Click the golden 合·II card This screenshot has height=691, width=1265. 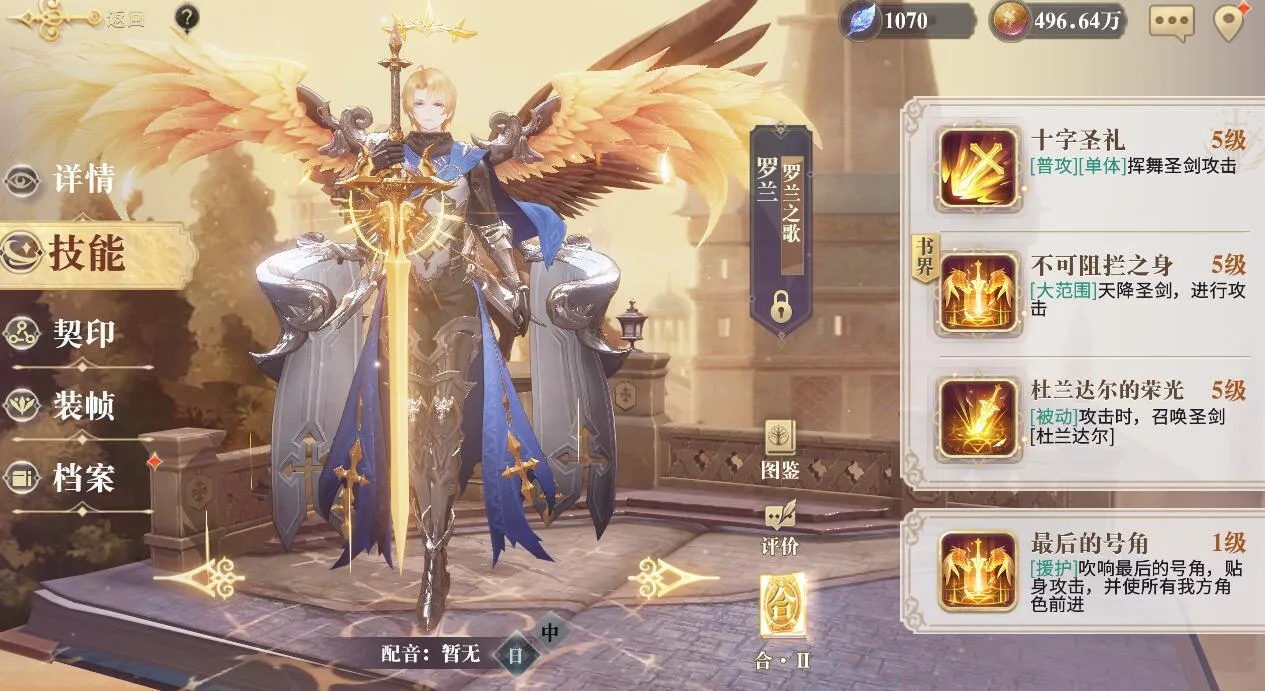[780, 607]
